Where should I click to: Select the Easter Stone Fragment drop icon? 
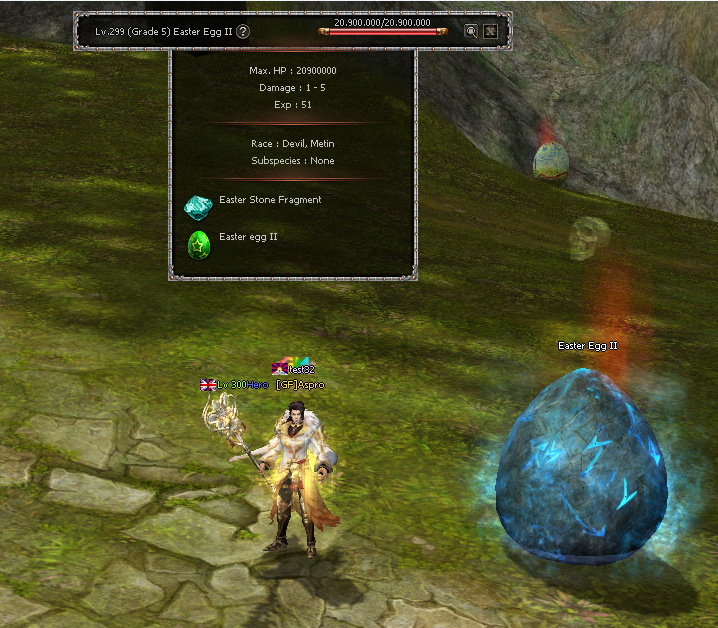[x=198, y=206]
